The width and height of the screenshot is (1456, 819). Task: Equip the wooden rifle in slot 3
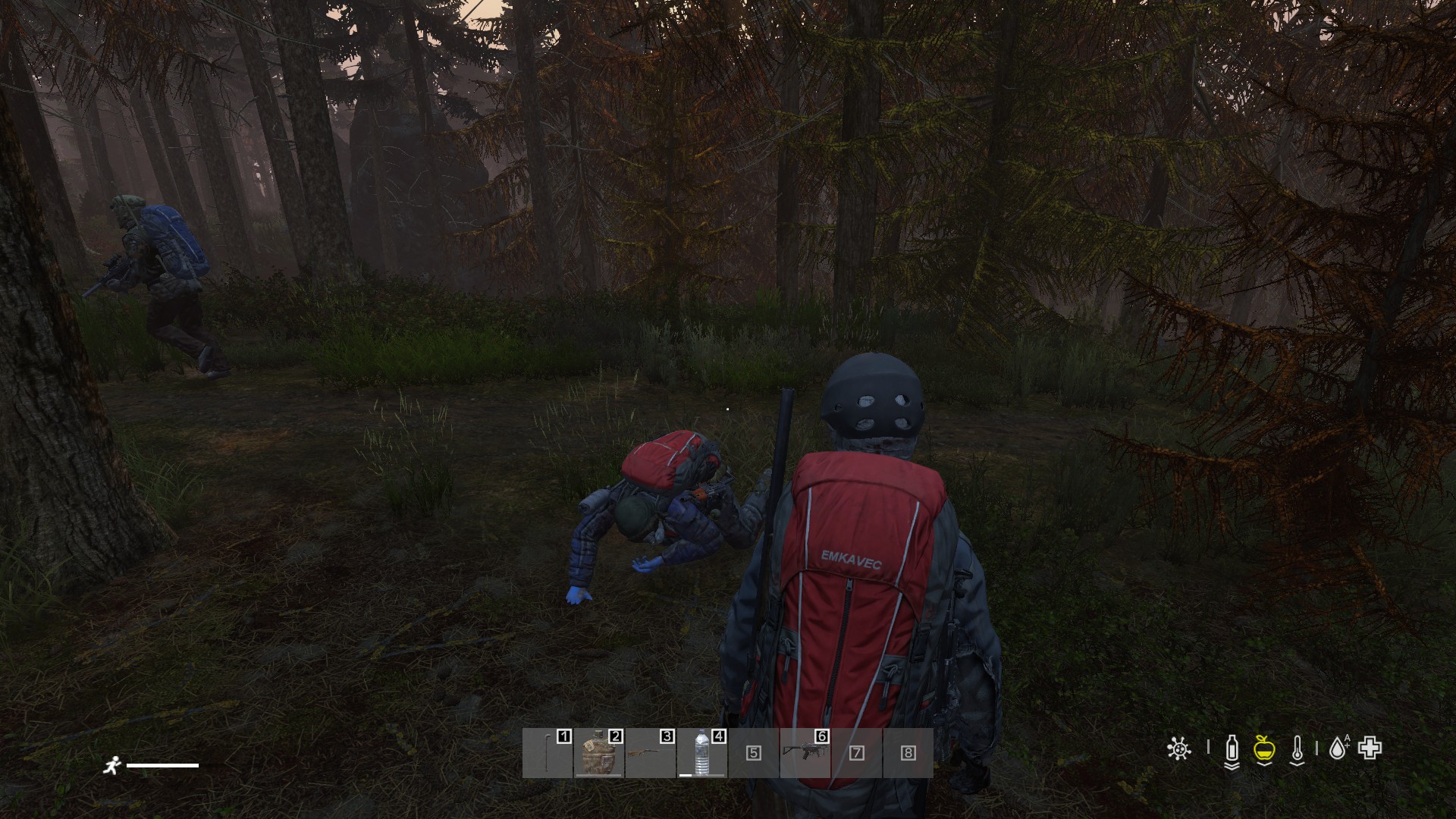(650, 753)
